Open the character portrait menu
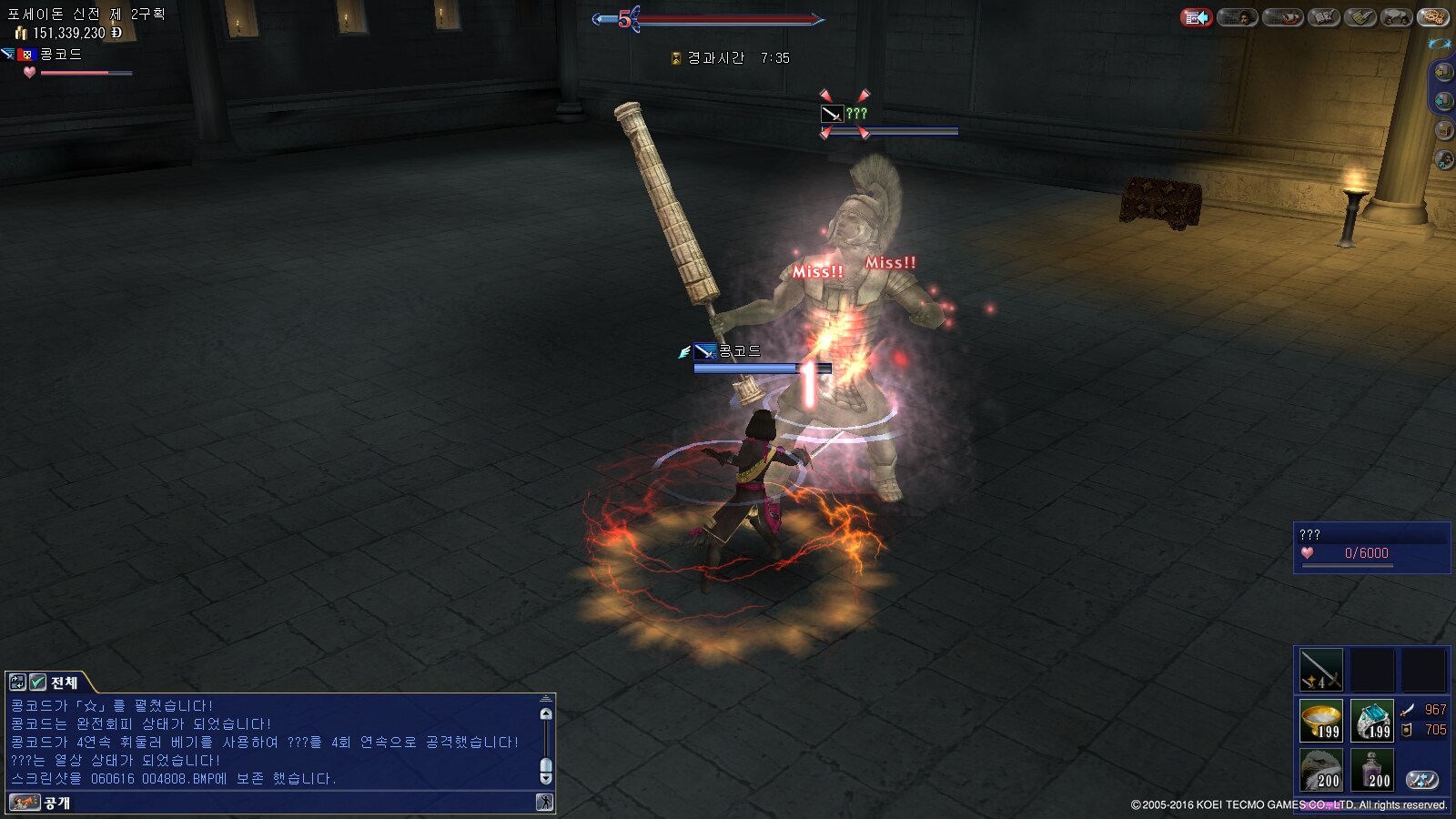Image resolution: width=1456 pixels, height=819 pixels. click(x=1238, y=17)
